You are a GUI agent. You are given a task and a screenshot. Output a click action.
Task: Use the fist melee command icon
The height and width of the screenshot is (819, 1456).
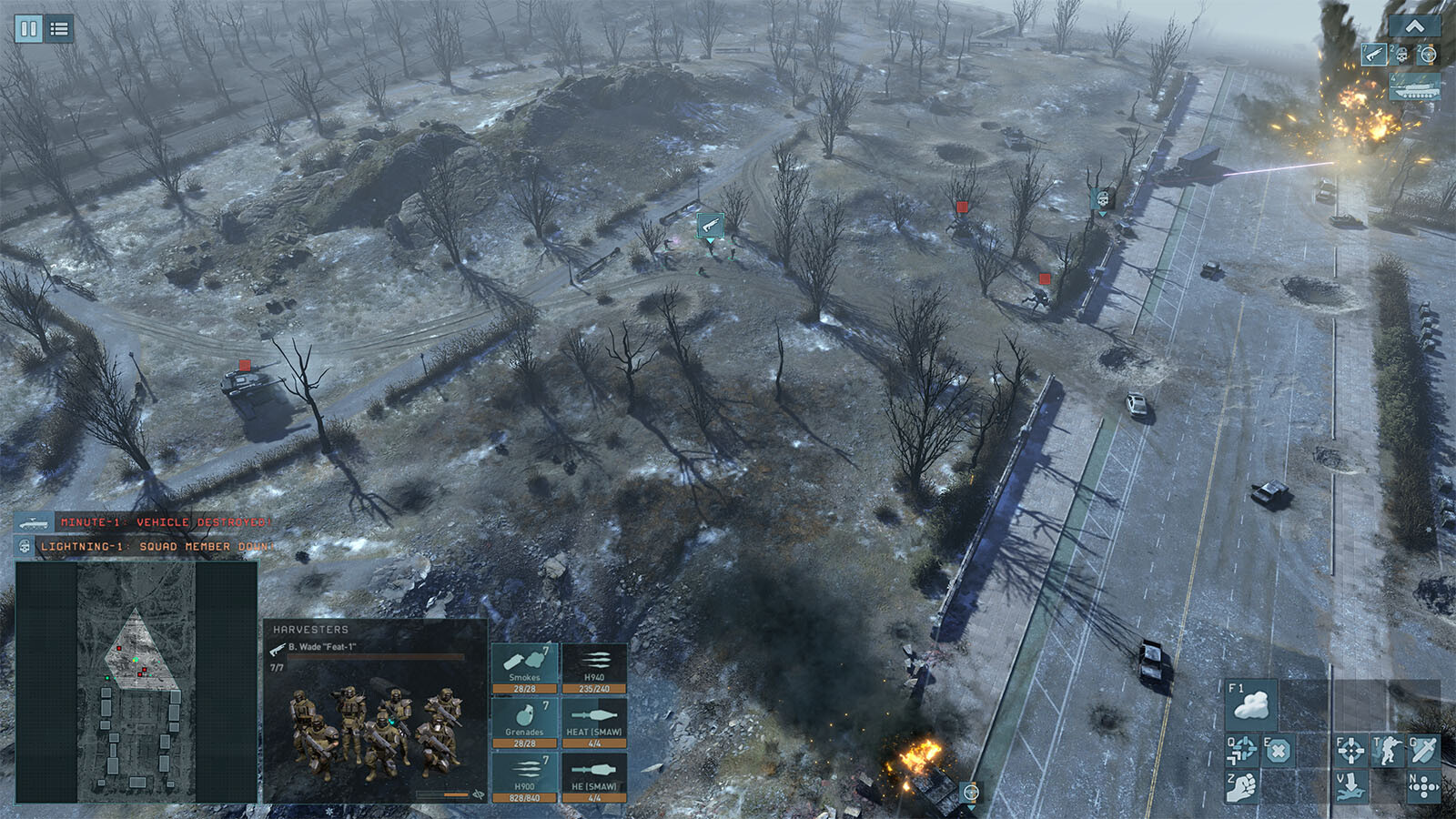[1241, 785]
